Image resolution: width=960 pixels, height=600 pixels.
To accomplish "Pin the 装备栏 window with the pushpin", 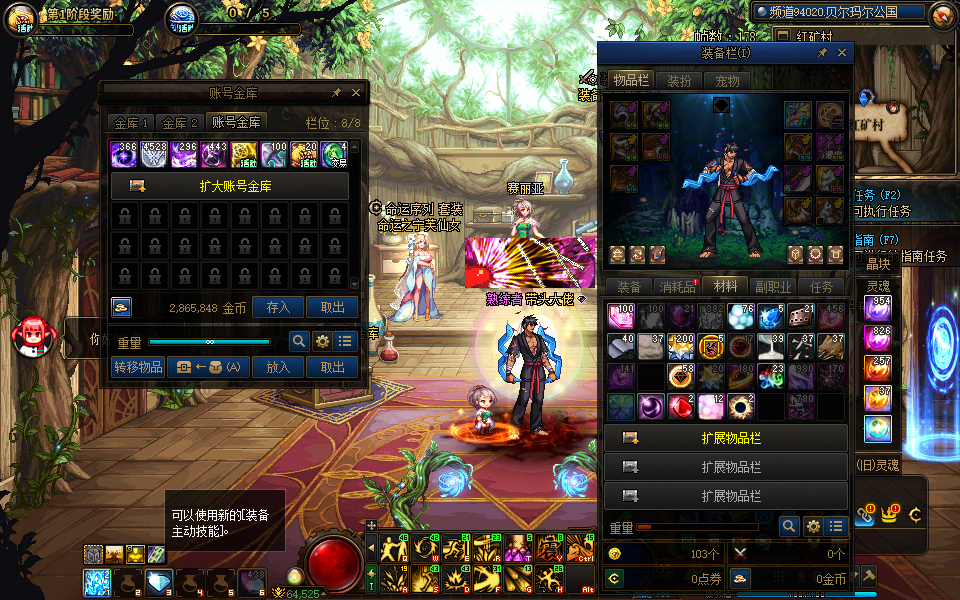I will 822,52.
